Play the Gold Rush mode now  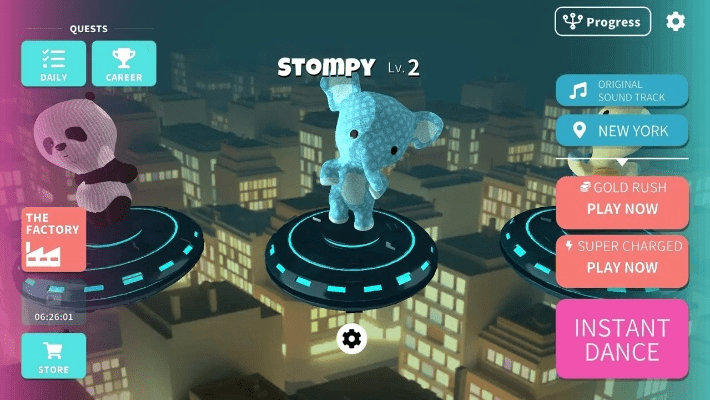tap(621, 201)
